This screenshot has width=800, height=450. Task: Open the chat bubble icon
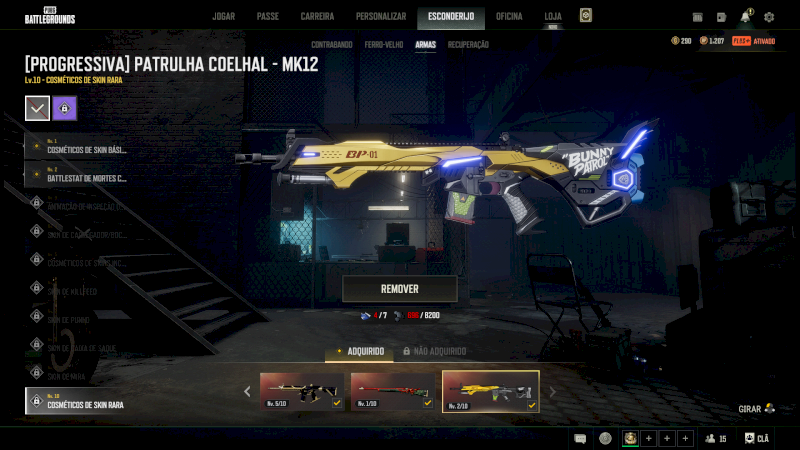(x=580, y=438)
